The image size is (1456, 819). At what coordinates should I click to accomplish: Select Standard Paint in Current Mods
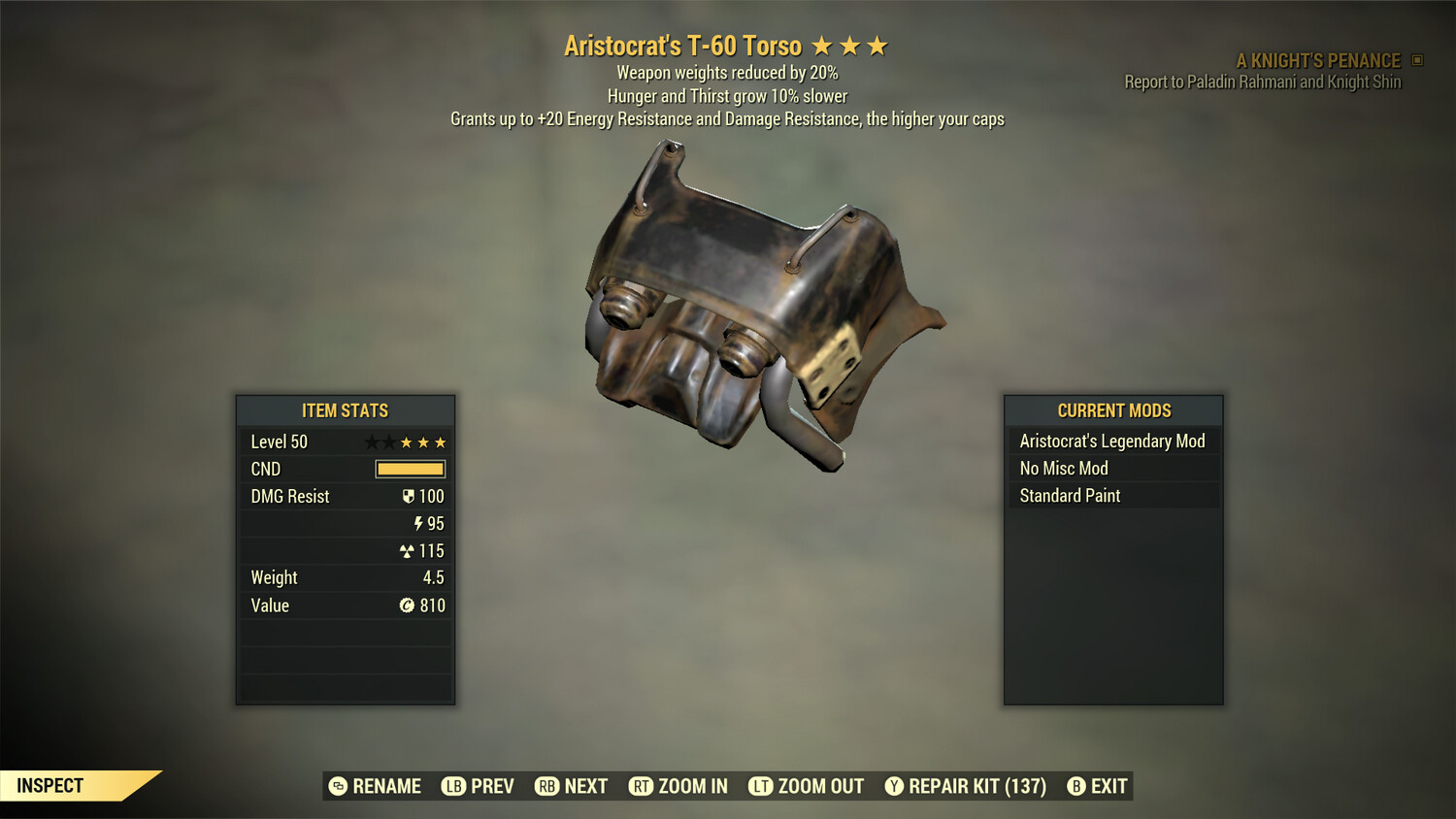point(1069,495)
